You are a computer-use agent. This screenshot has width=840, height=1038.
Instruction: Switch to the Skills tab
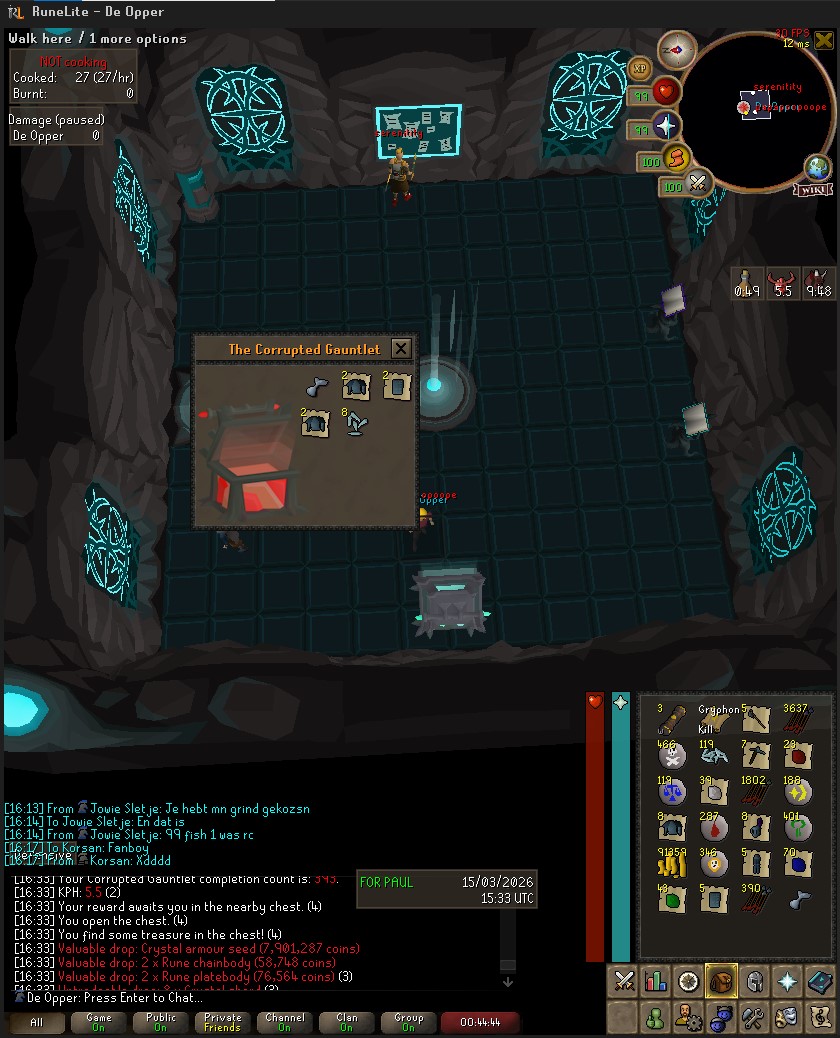656,981
